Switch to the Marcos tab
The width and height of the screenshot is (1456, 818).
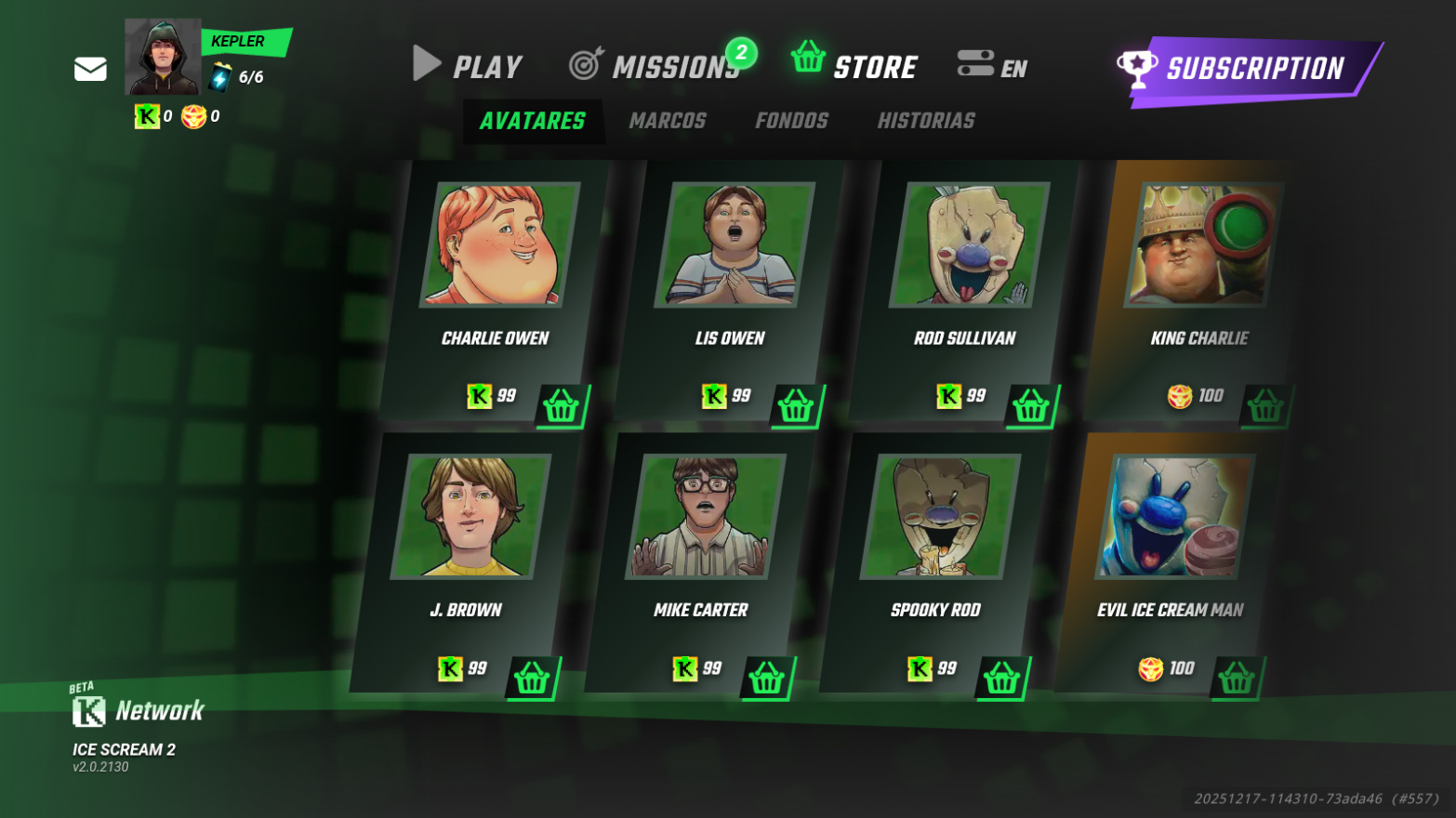pos(668,121)
